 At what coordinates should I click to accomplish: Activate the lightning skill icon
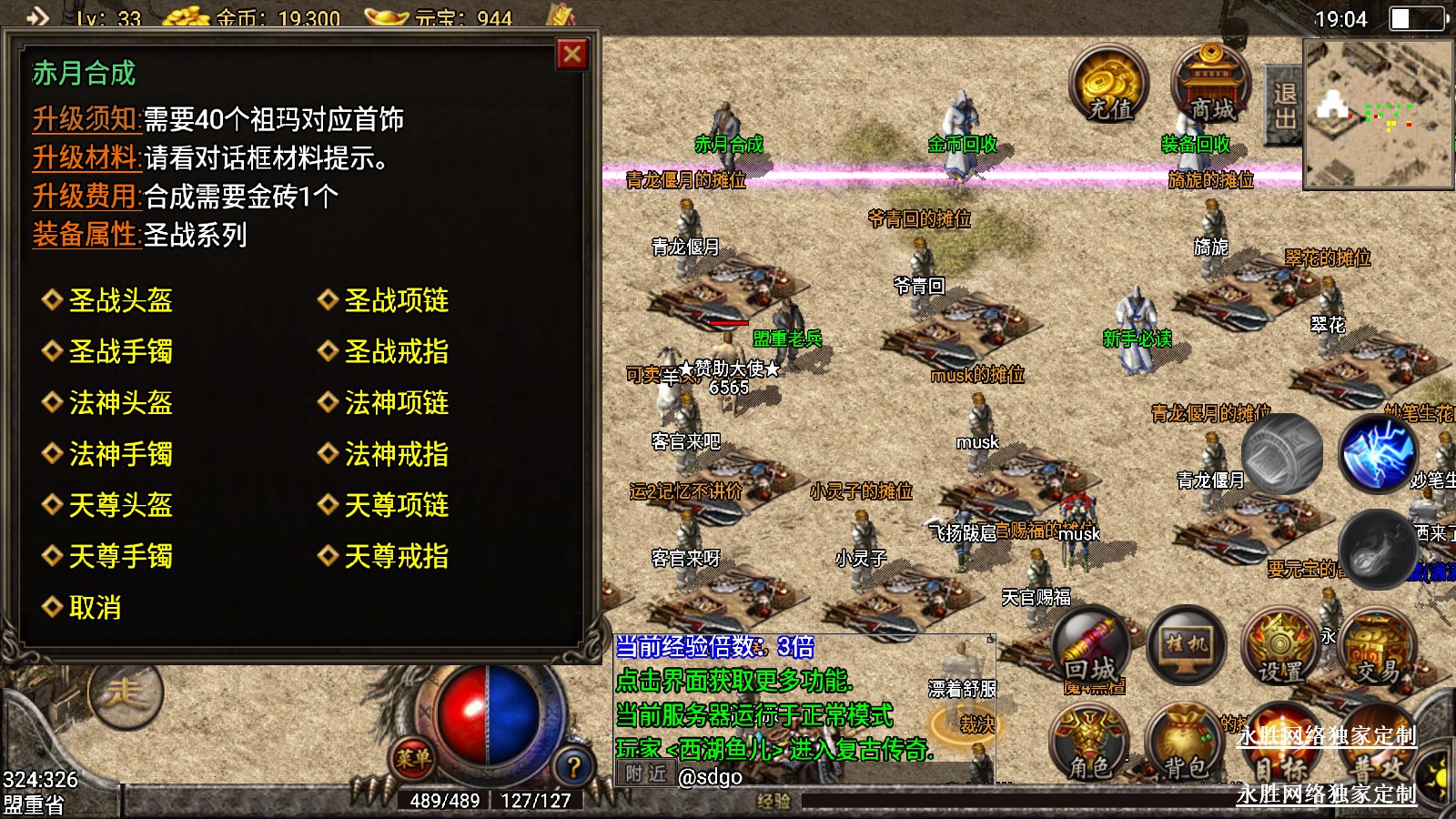(1379, 452)
